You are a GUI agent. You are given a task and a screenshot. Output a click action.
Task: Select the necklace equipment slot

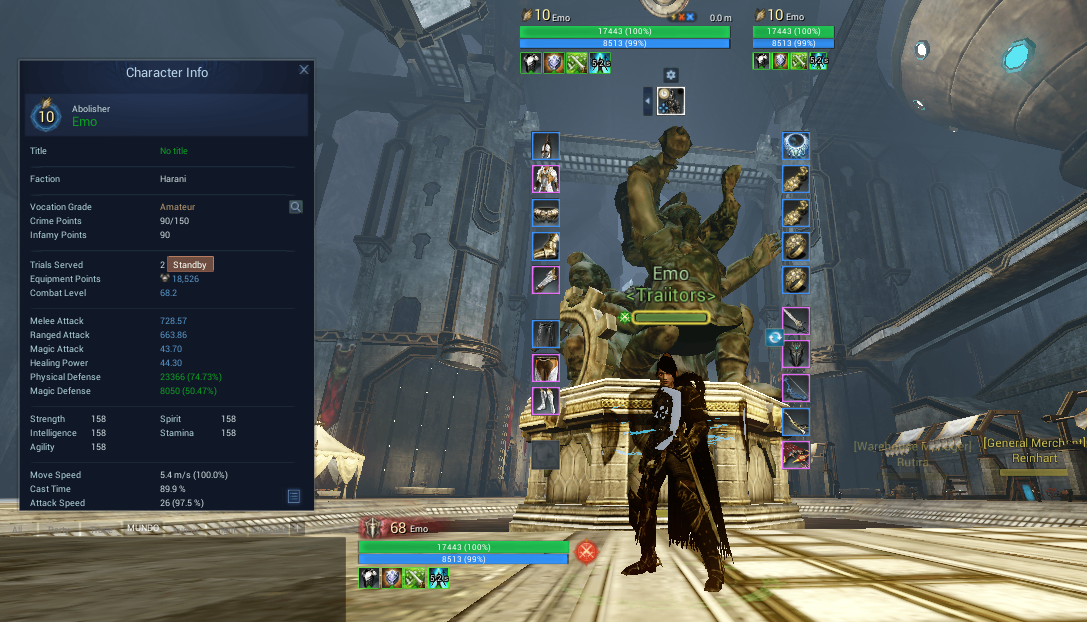pyautogui.click(x=796, y=146)
